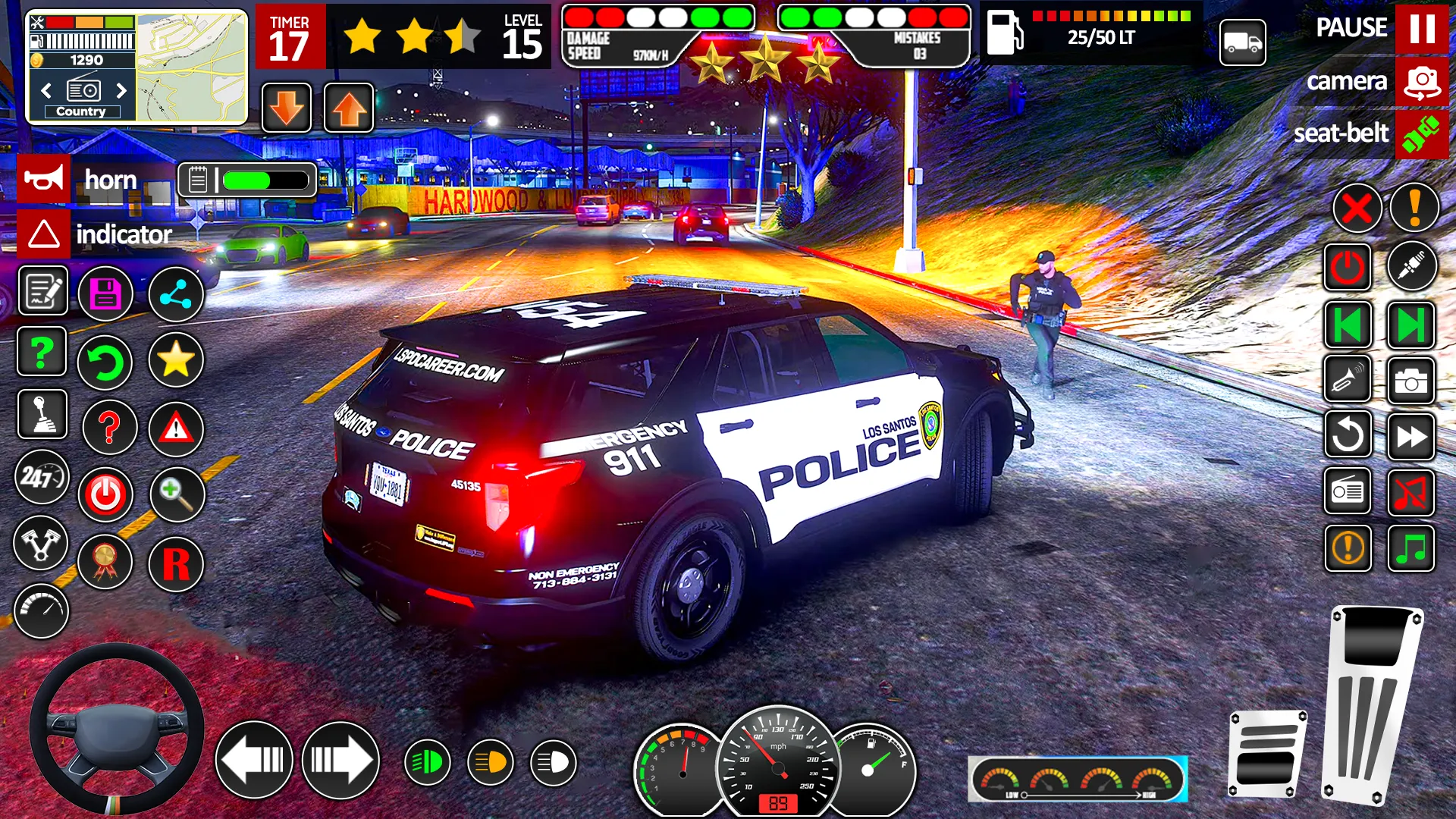Click the pink save floppy disk icon
The height and width of the screenshot is (819, 1456).
click(105, 293)
